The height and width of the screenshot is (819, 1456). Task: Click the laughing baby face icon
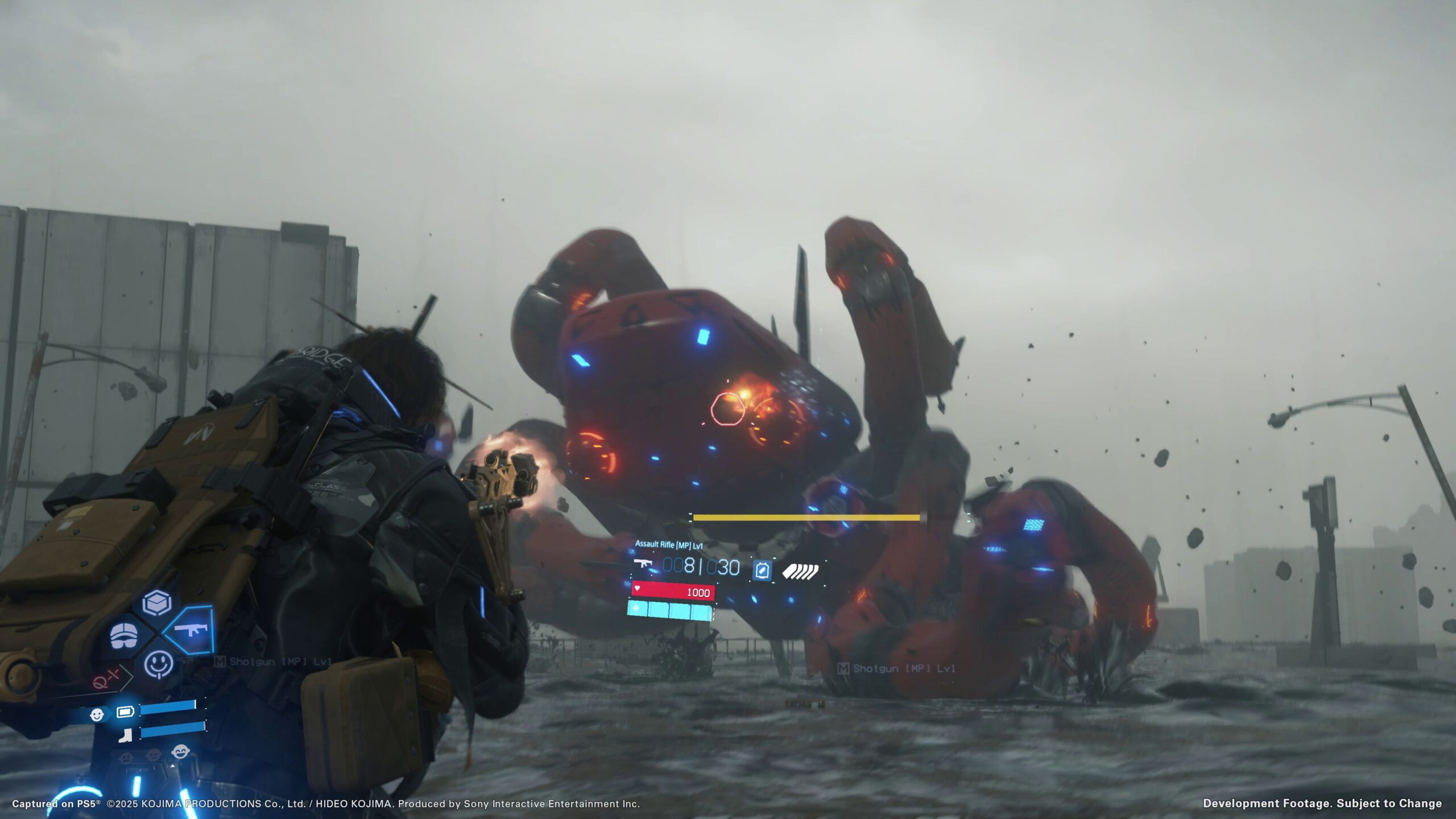point(180,752)
